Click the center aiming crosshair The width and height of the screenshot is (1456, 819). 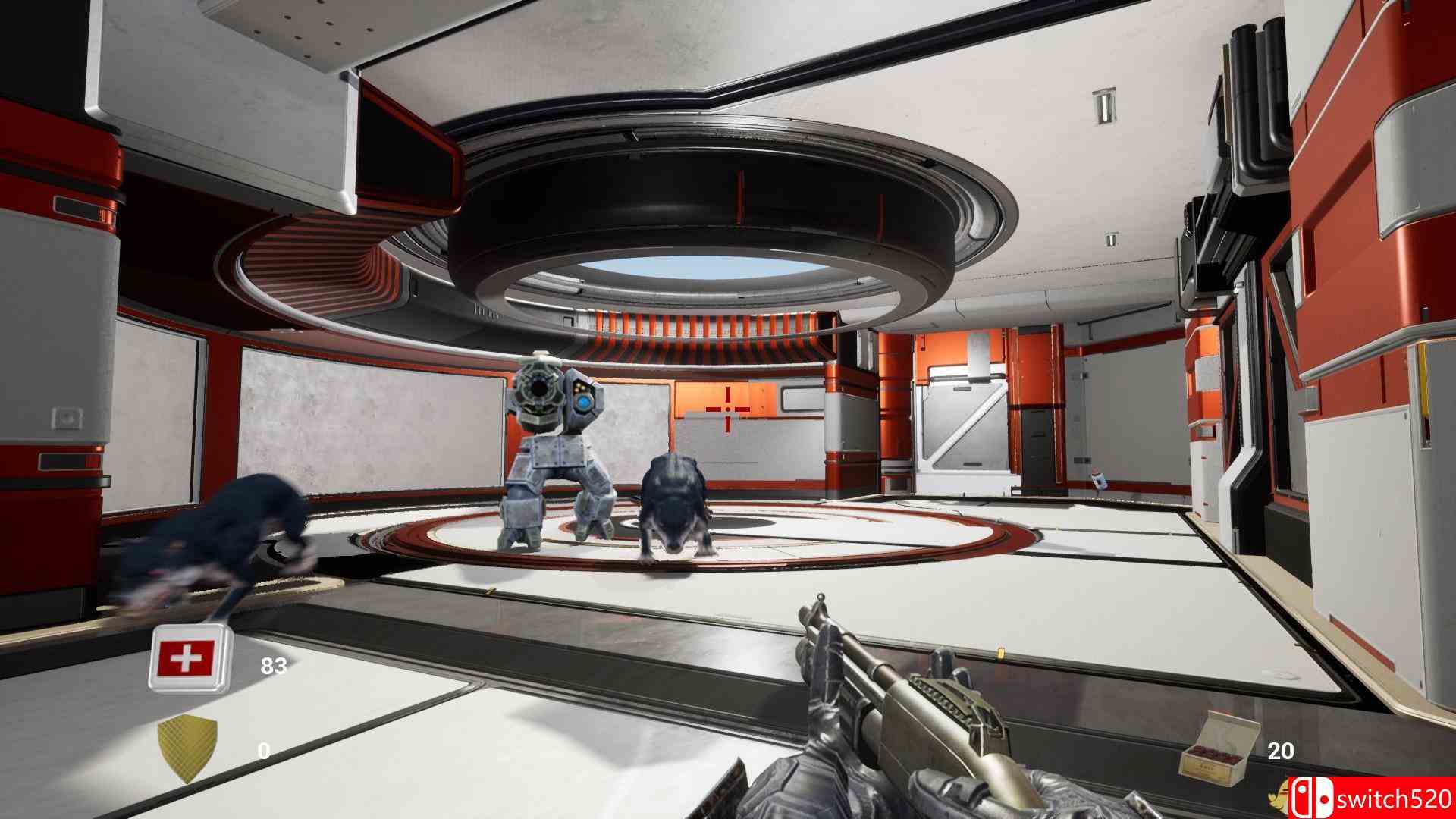pyautogui.click(x=728, y=409)
